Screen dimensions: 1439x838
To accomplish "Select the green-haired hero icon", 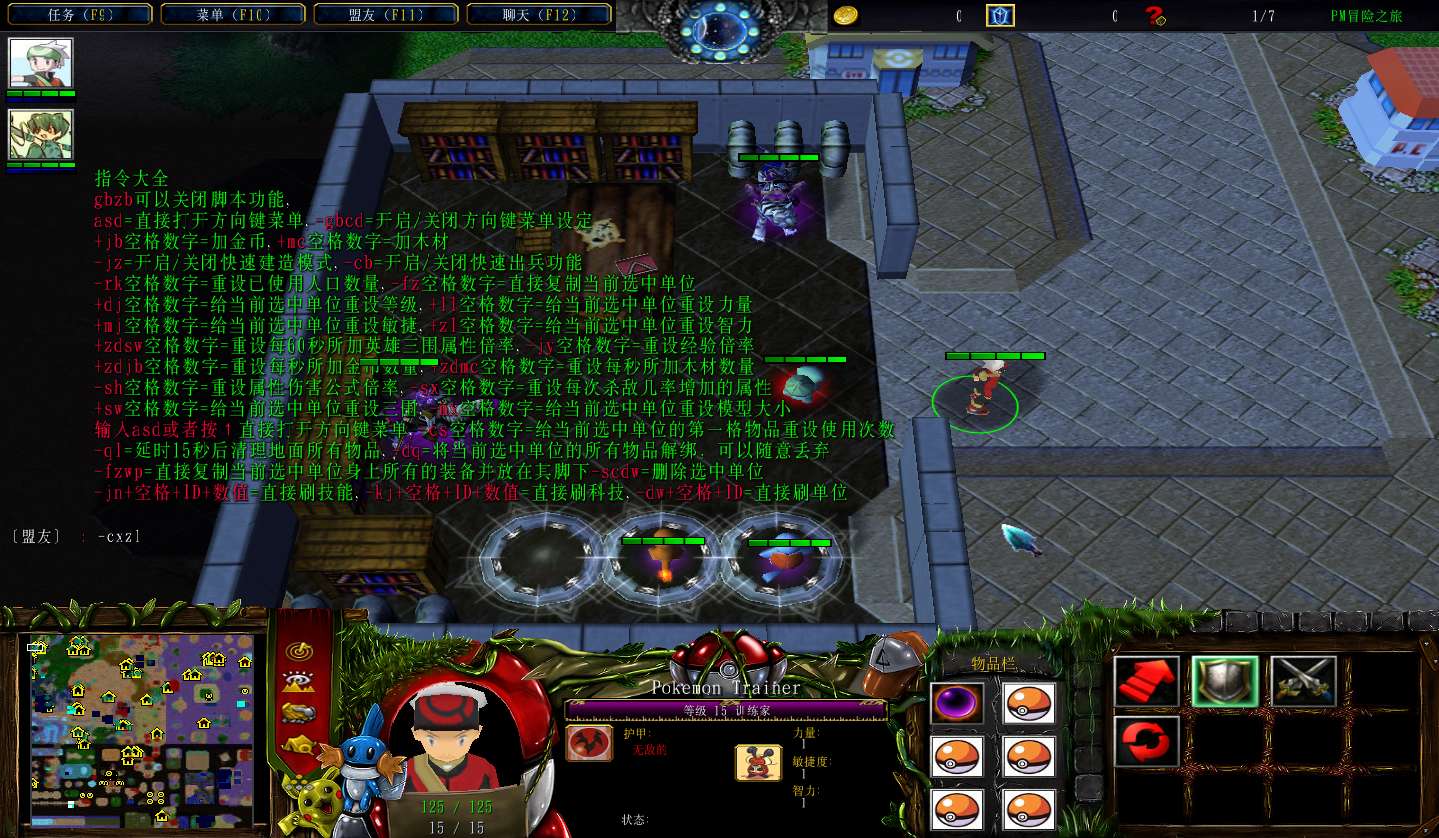I will coord(41,134).
